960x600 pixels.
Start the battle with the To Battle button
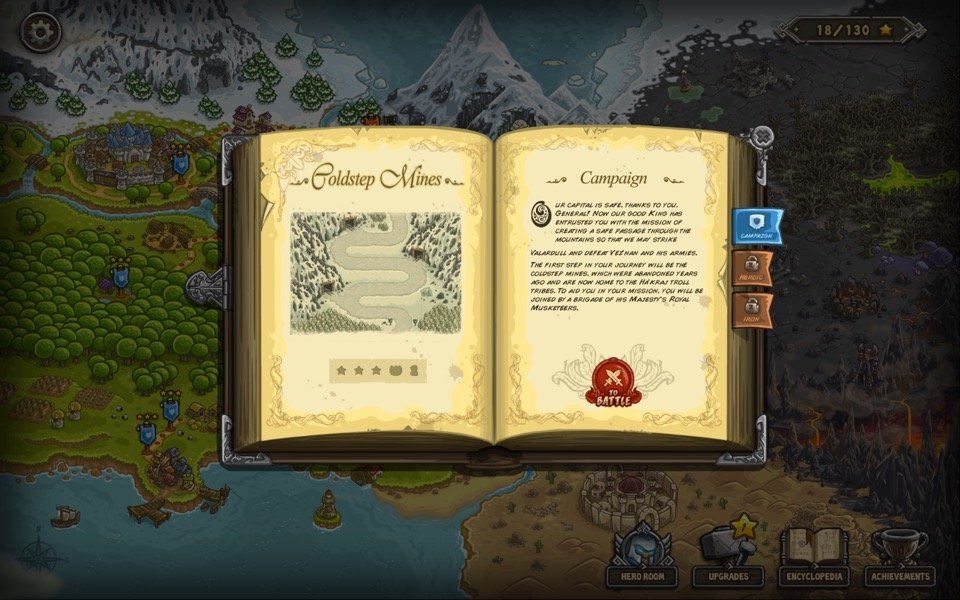(612, 380)
